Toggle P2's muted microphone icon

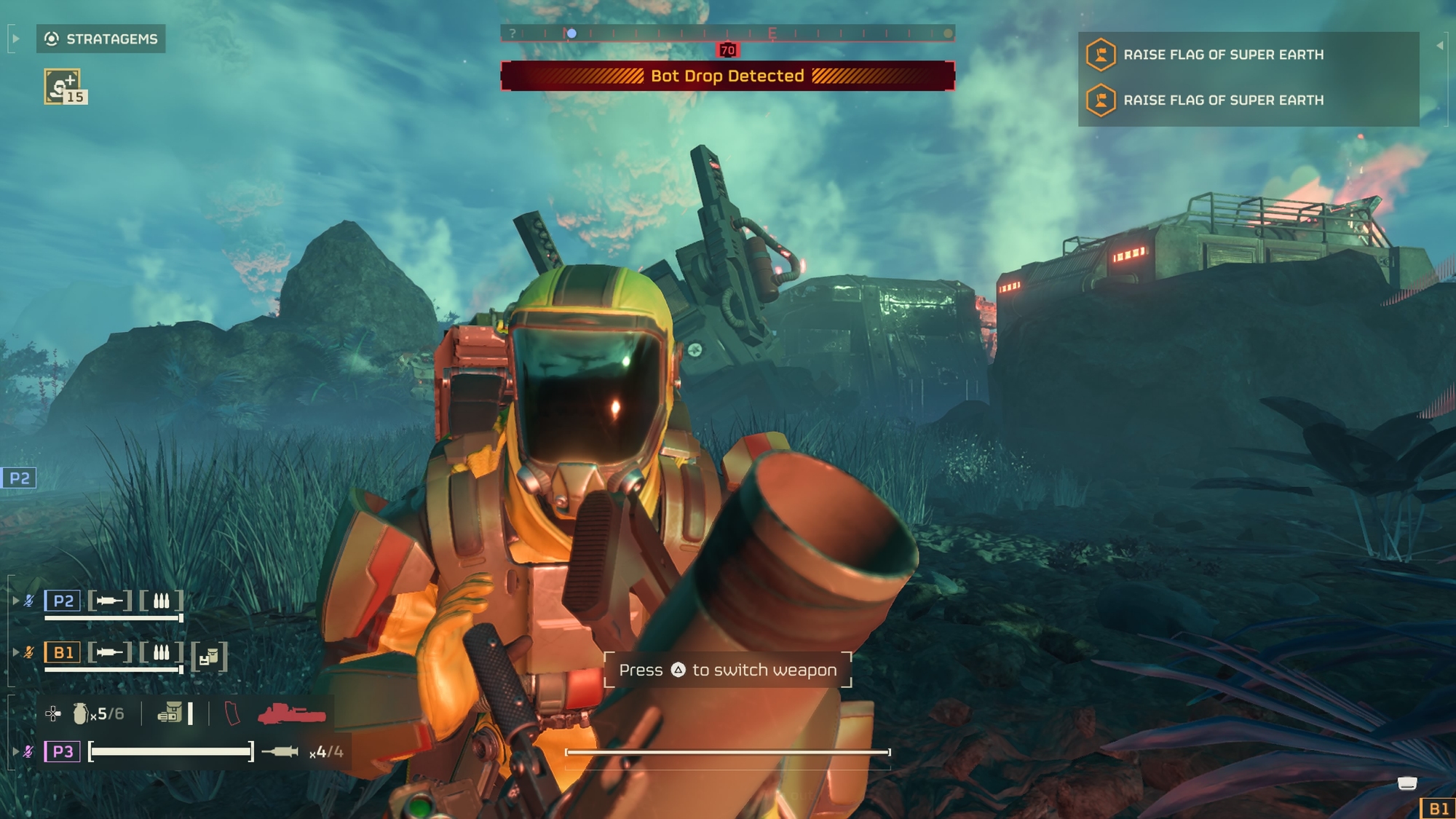(x=28, y=601)
